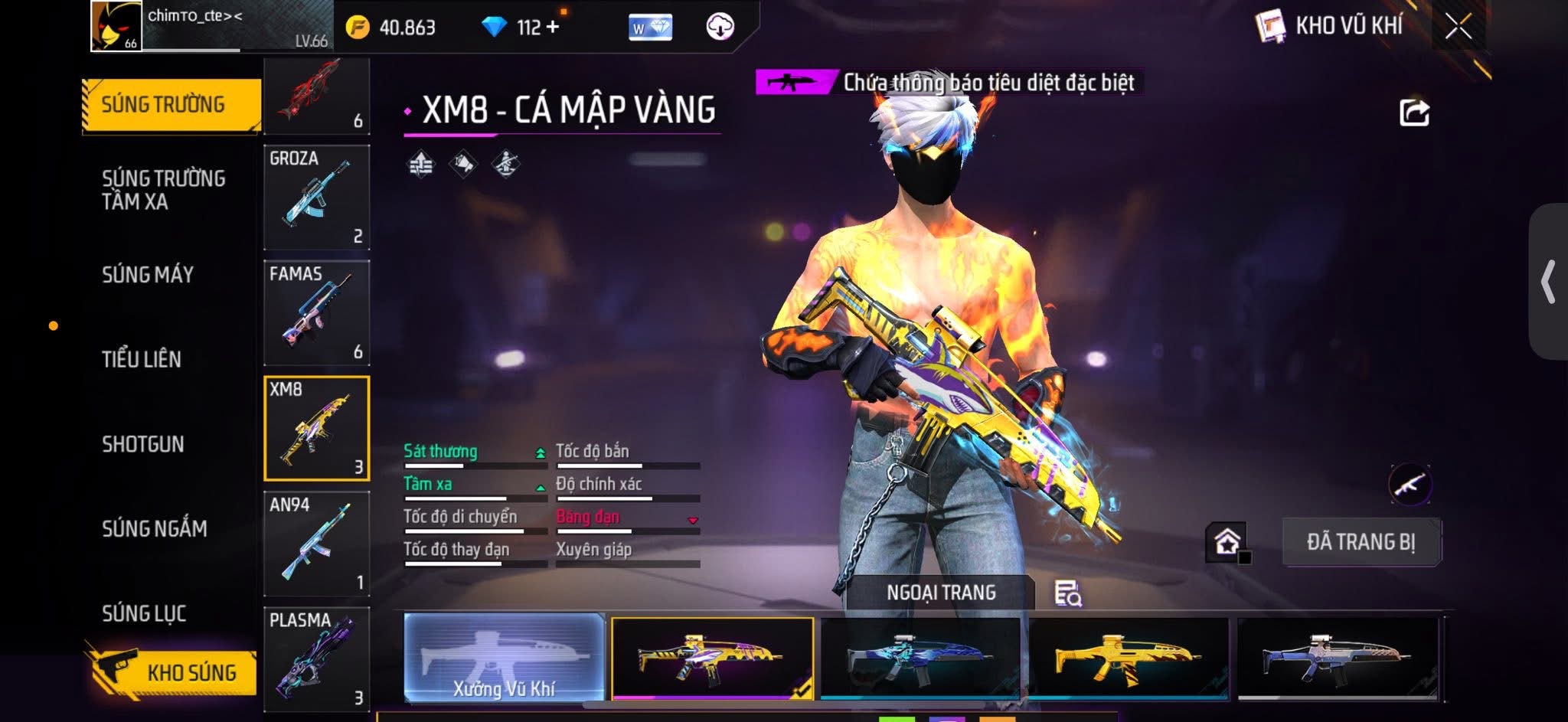Choose the Shotgun category
Viewport: 1568px width, 722px height.
click(x=143, y=444)
